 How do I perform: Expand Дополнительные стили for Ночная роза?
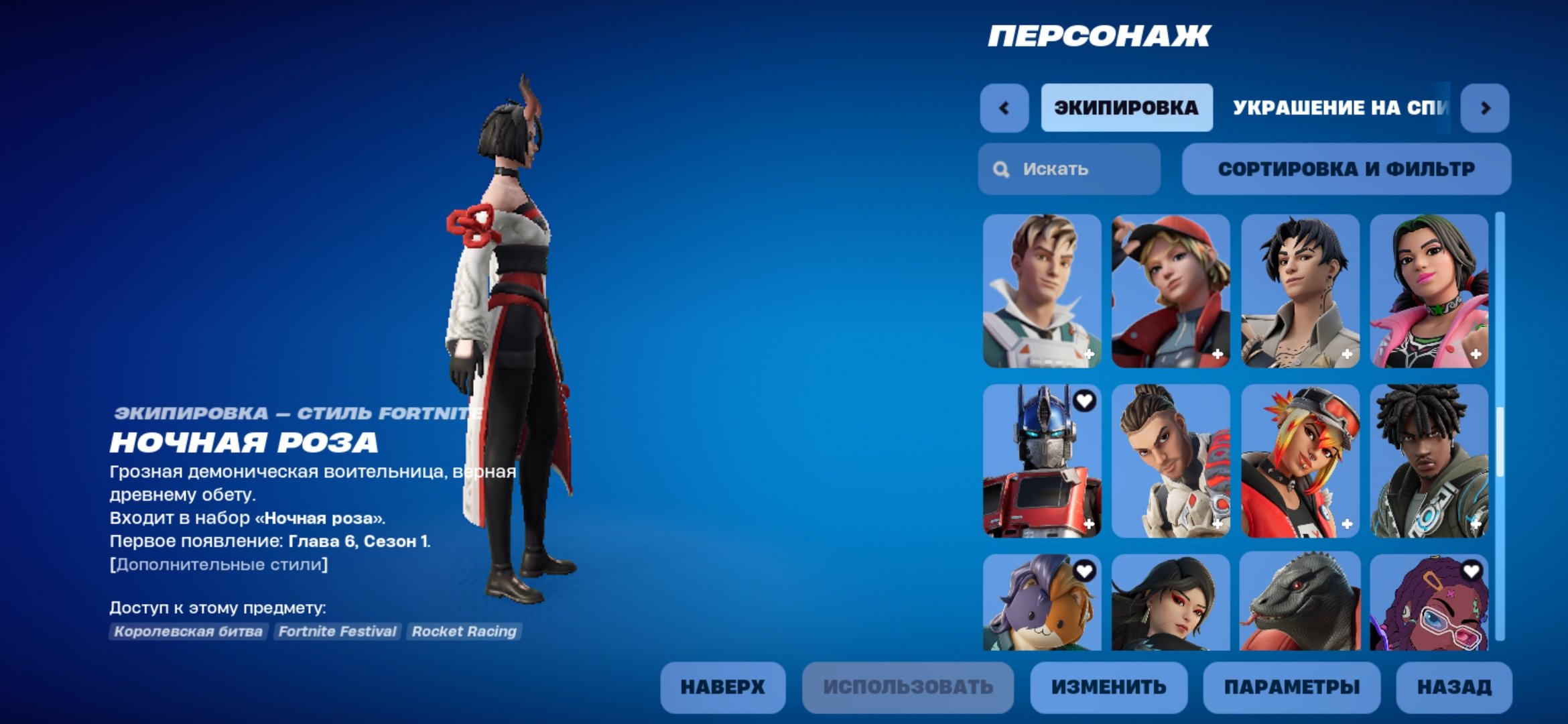[x=218, y=564]
